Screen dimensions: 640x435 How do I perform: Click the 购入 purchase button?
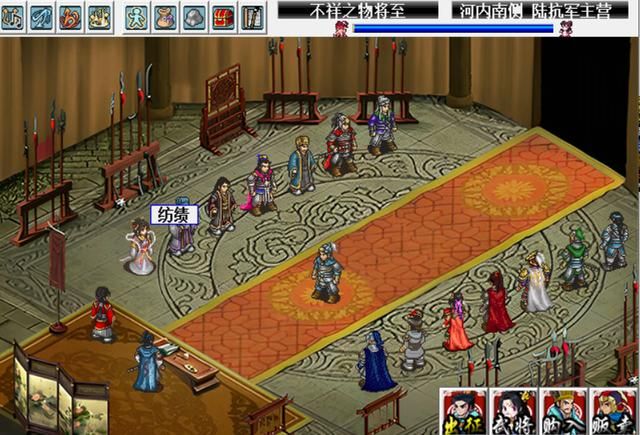tap(563, 411)
